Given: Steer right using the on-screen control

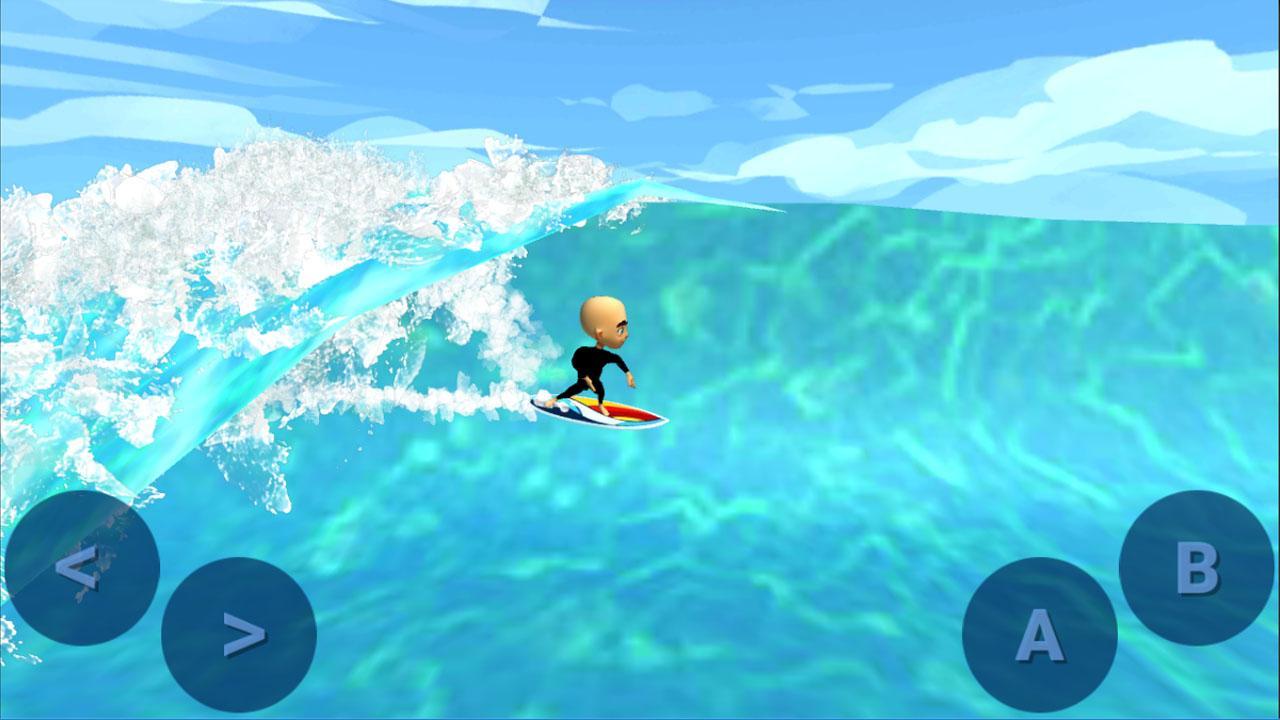Looking at the screenshot, I should click(x=240, y=634).
